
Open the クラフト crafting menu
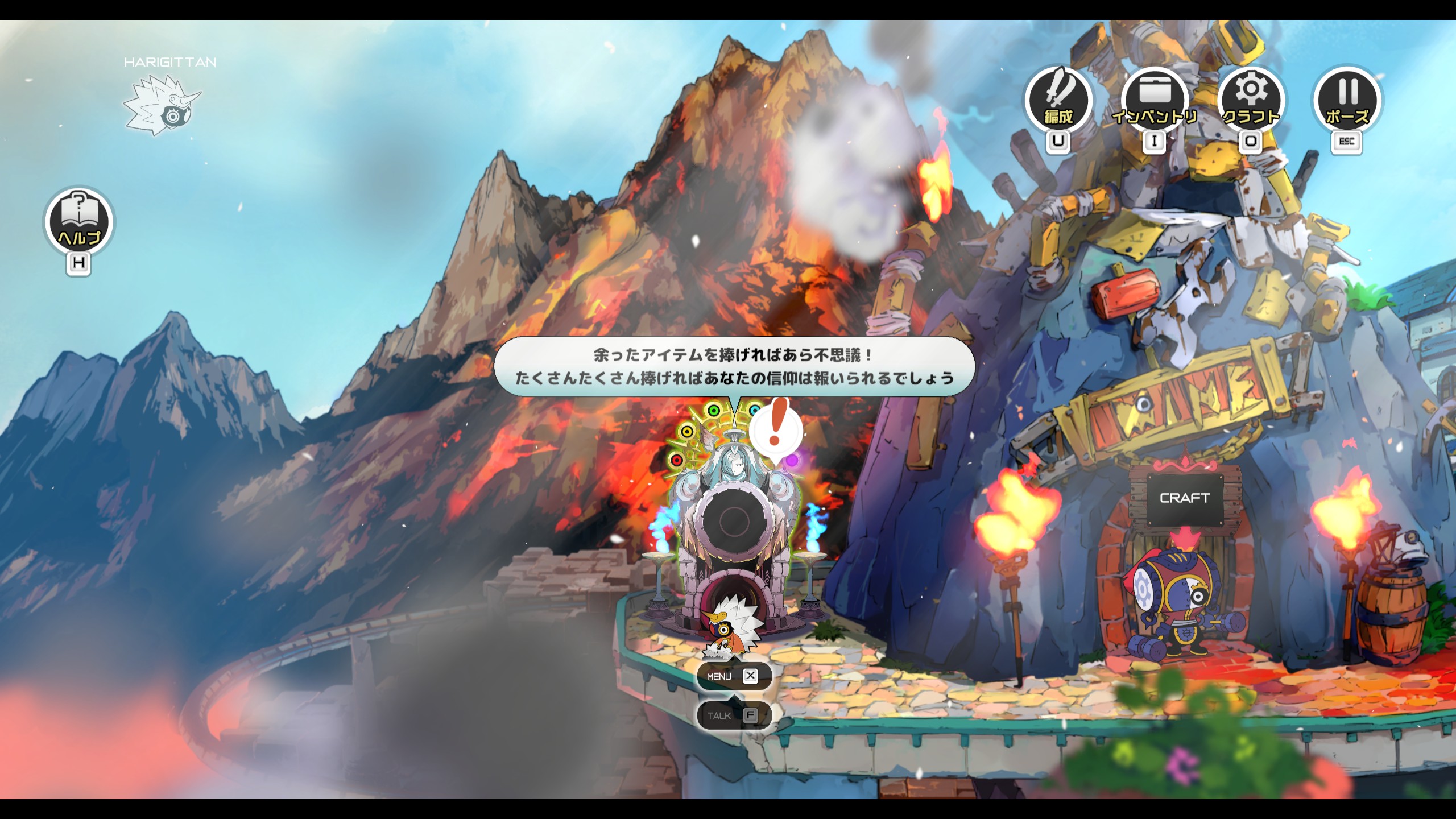tap(1251, 101)
